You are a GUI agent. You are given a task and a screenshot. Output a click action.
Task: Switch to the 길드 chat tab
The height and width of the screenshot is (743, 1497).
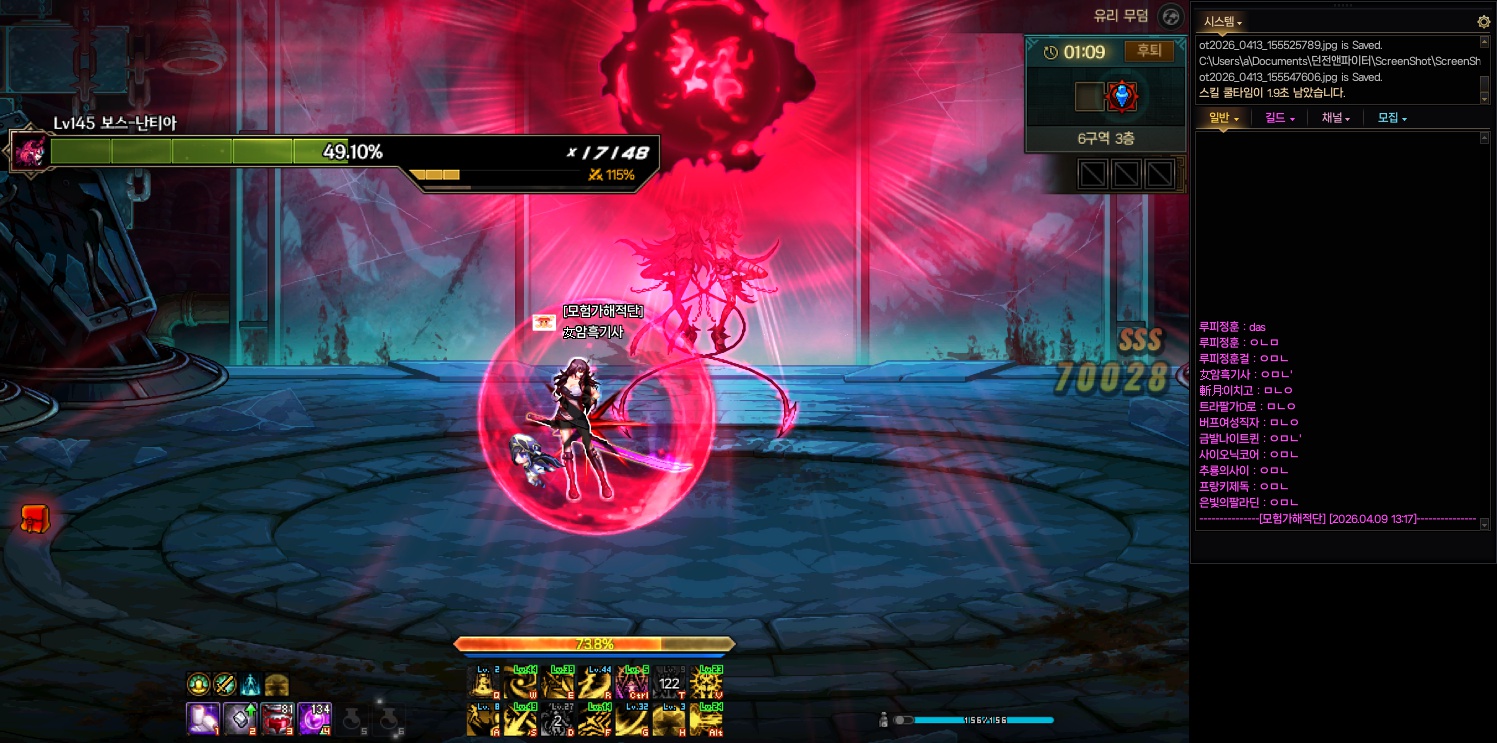point(1279,118)
